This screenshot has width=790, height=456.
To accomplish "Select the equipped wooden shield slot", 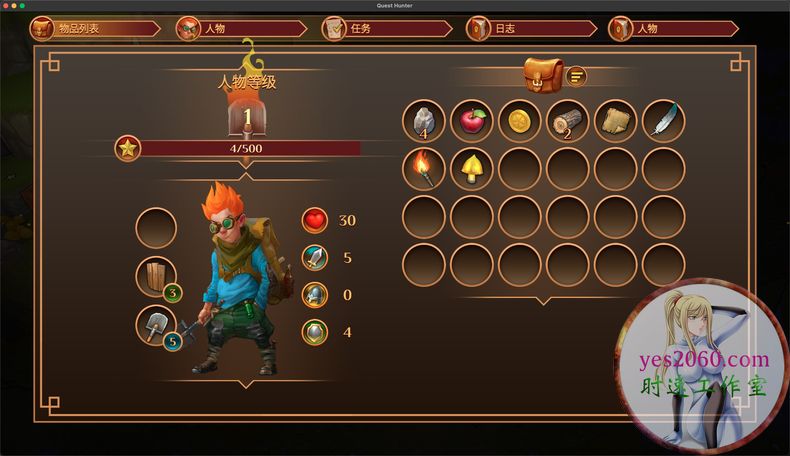I will coord(156,277).
